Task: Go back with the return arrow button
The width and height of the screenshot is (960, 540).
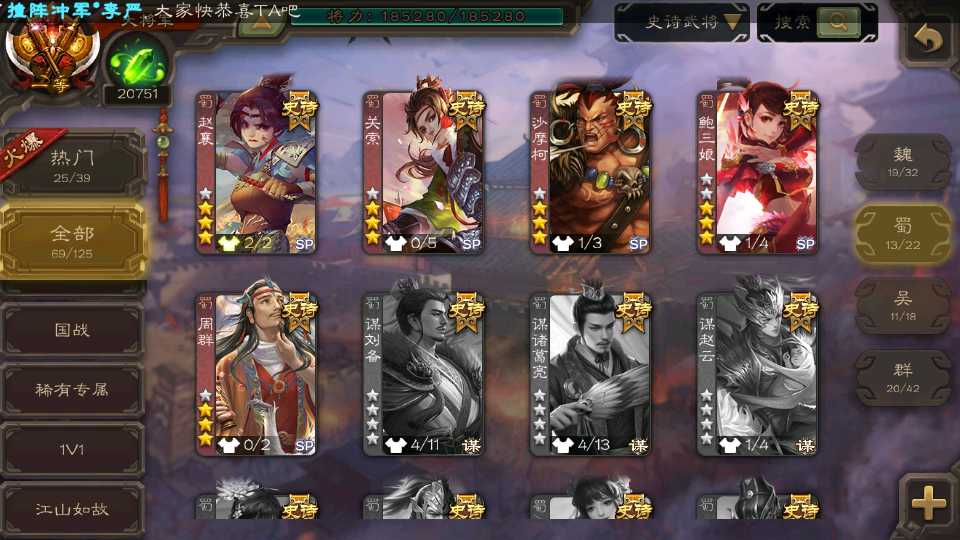Action: tap(929, 39)
